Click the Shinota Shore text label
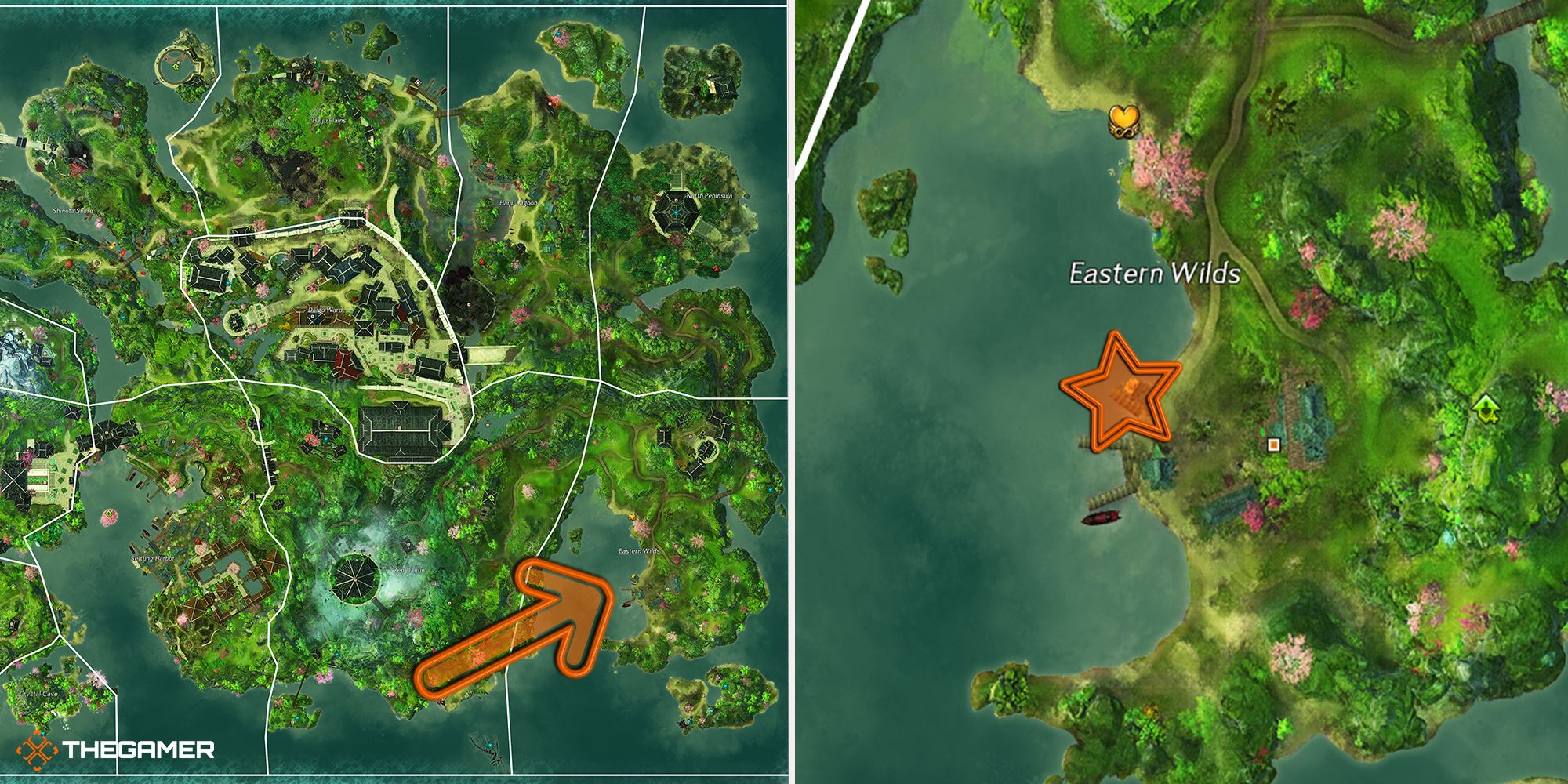The height and width of the screenshot is (784, 1568). tap(74, 209)
